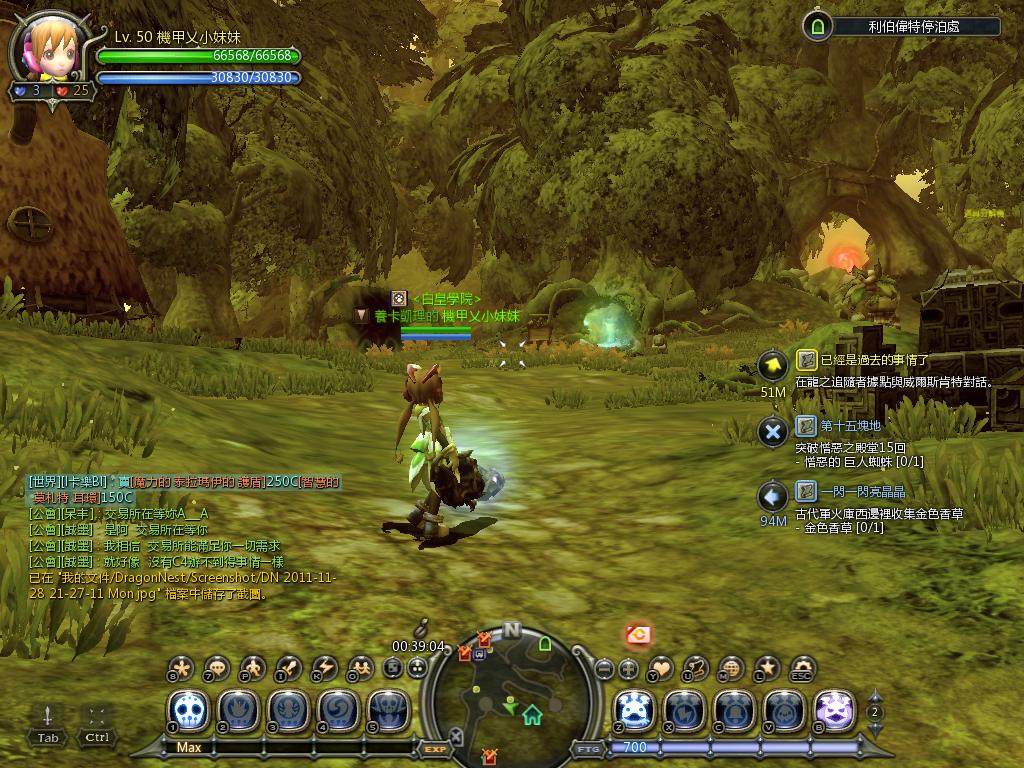Select the skull mask skill in slot 1
Image resolution: width=1024 pixels, height=768 pixels.
(188, 712)
